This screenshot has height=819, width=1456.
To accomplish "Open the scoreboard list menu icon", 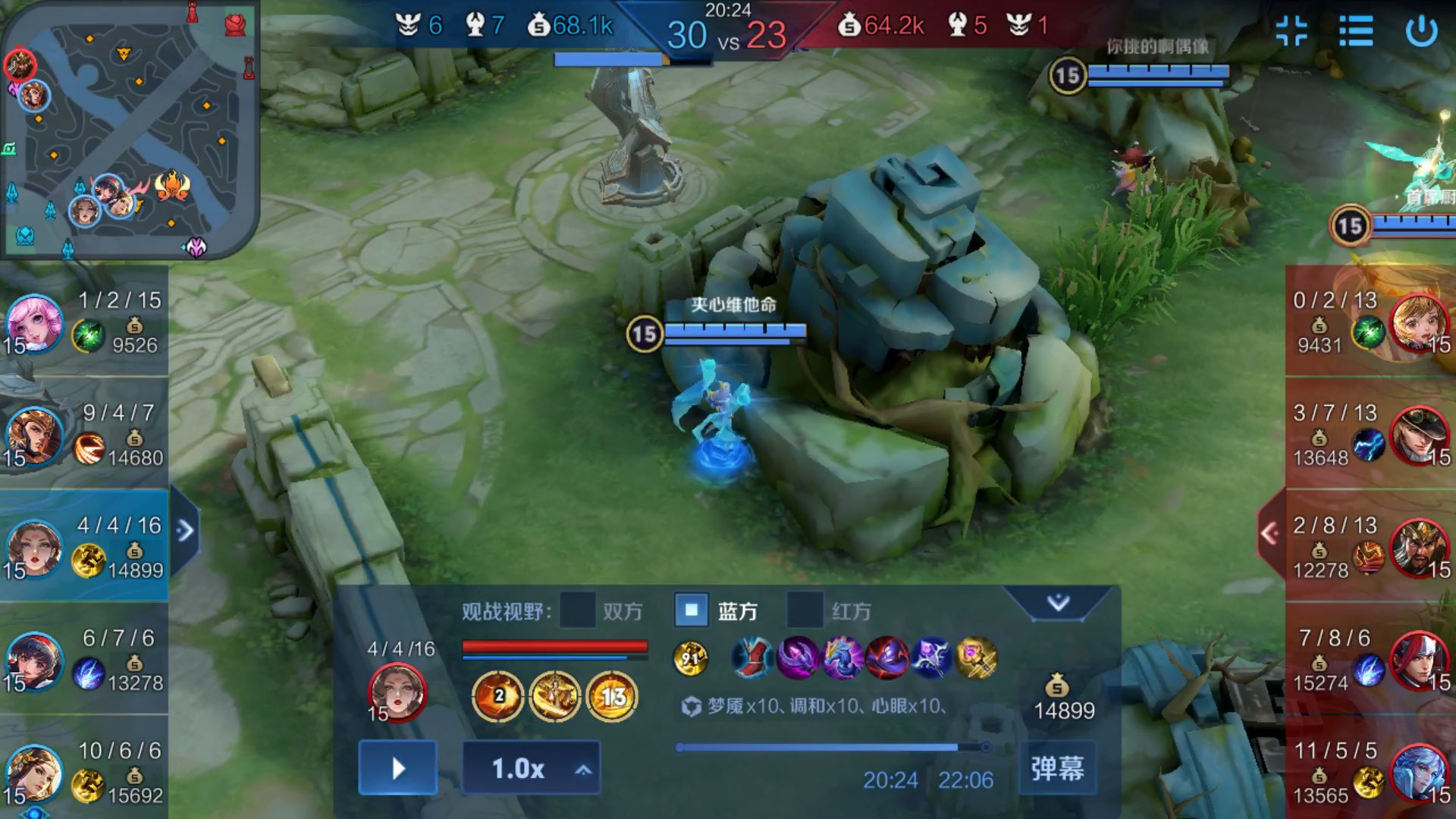I will pos(1356,32).
